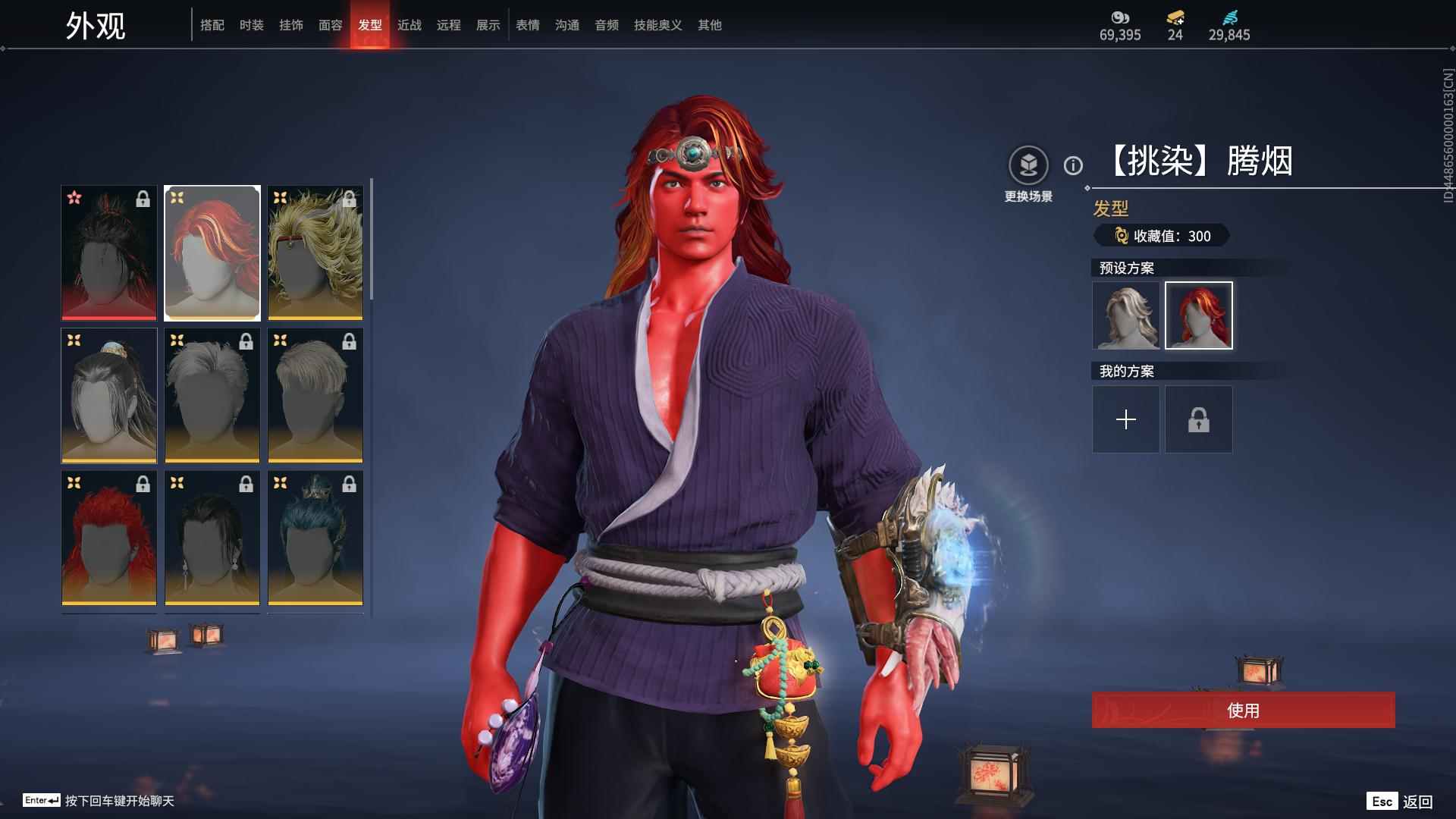Click the red 使用 button
This screenshot has width=1456, height=819.
click(1243, 710)
